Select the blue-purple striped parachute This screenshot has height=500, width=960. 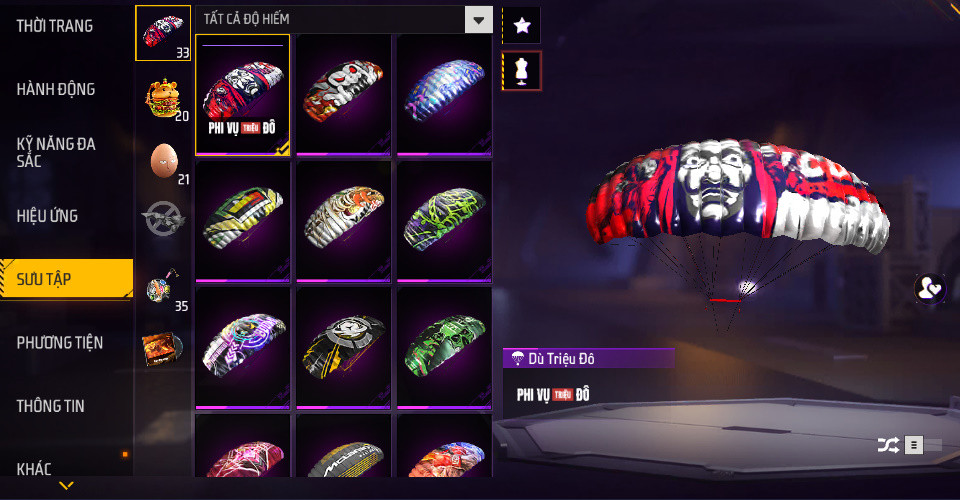[444, 95]
